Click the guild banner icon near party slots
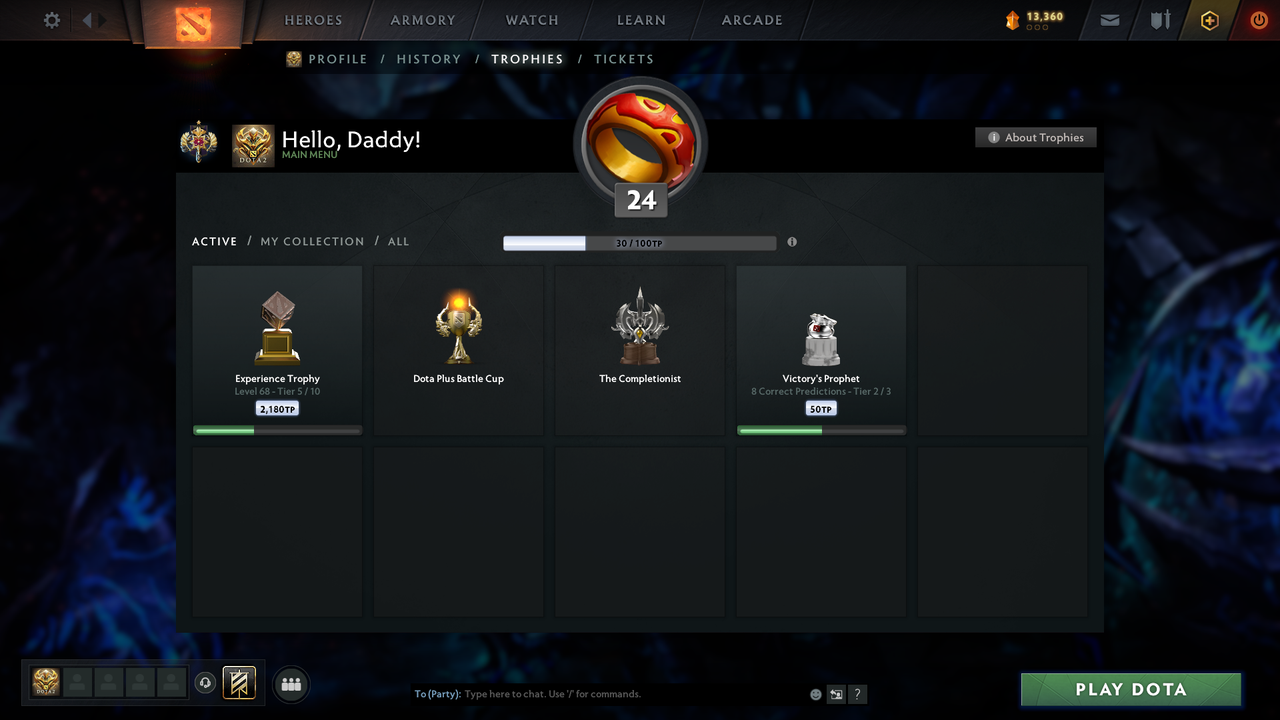This screenshot has width=1280, height=720. (240, 683)
